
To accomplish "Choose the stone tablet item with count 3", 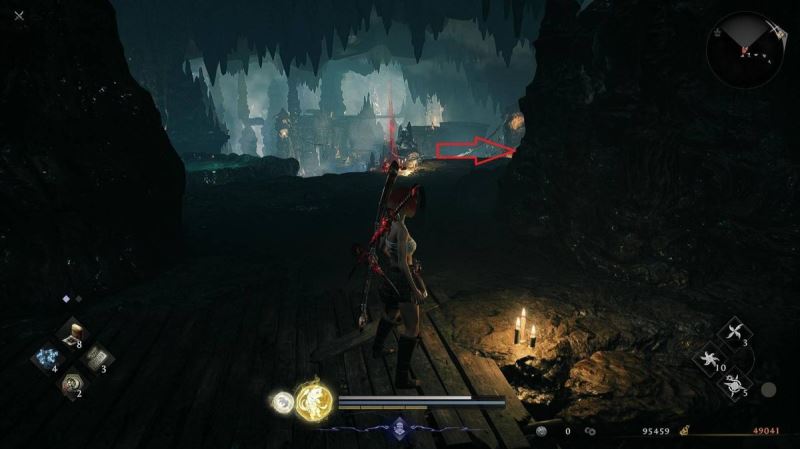I will [95, 358].
